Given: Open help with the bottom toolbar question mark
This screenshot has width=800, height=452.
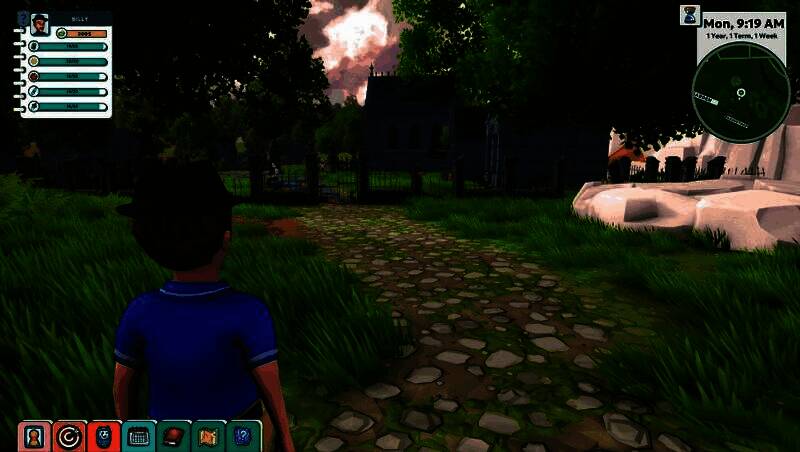Looking at the screenshot, I should coord(243,437).
